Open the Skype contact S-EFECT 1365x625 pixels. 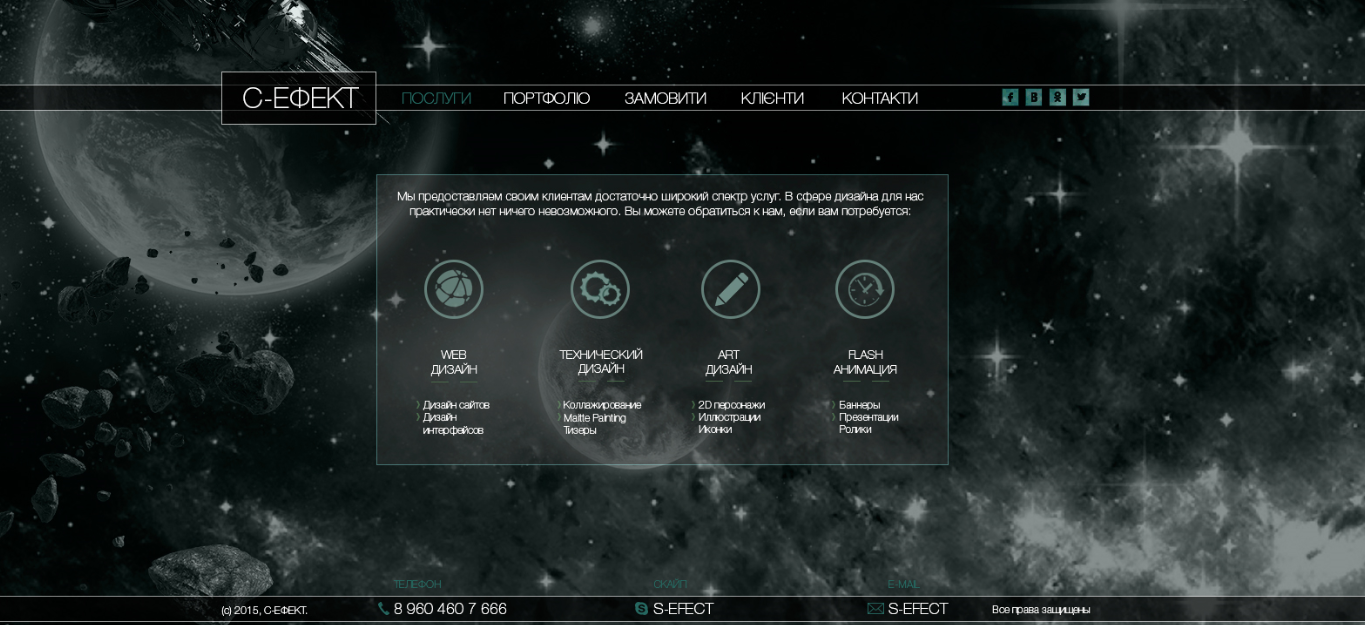point(682,609)
